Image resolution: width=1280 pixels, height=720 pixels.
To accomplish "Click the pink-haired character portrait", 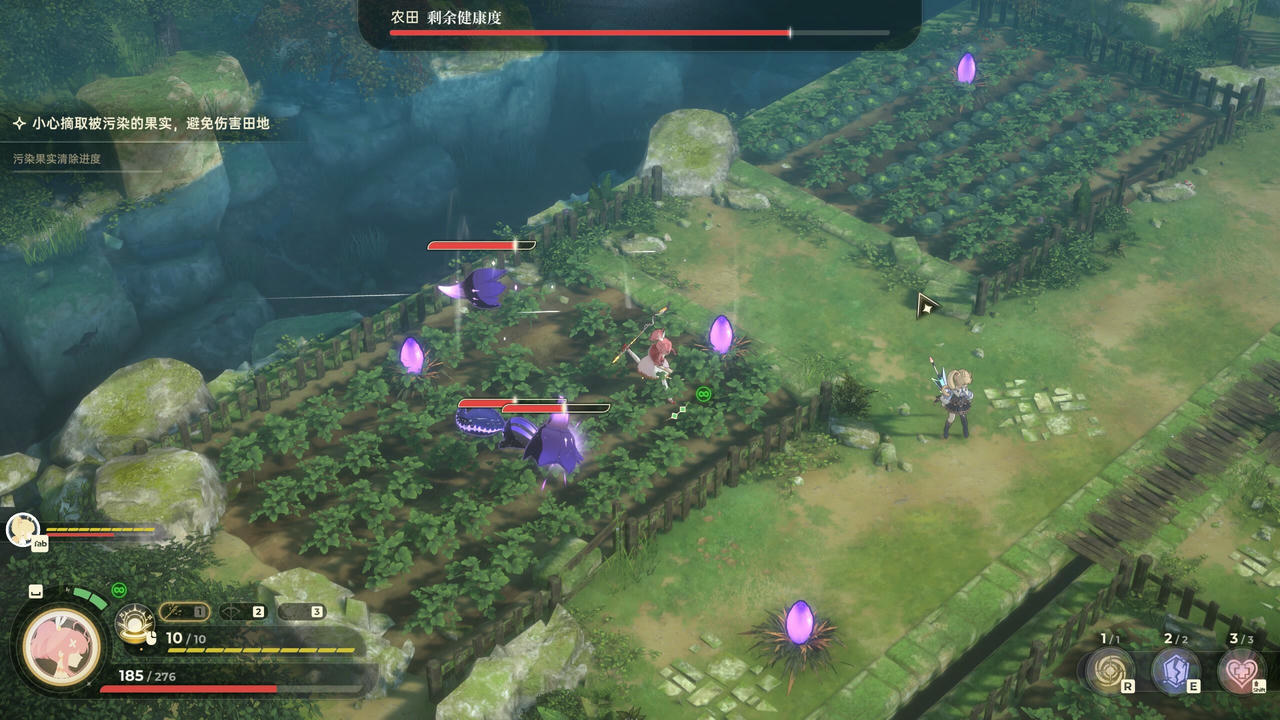I will pos(62,642).
